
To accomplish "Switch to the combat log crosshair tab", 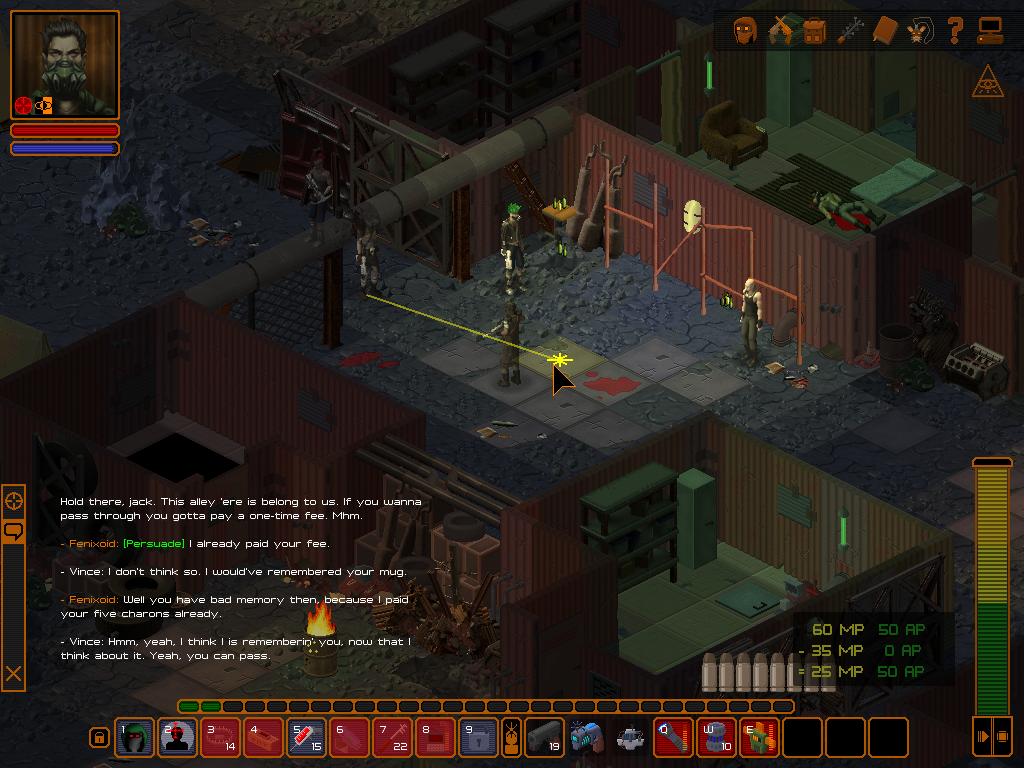I will coord(14,500).
